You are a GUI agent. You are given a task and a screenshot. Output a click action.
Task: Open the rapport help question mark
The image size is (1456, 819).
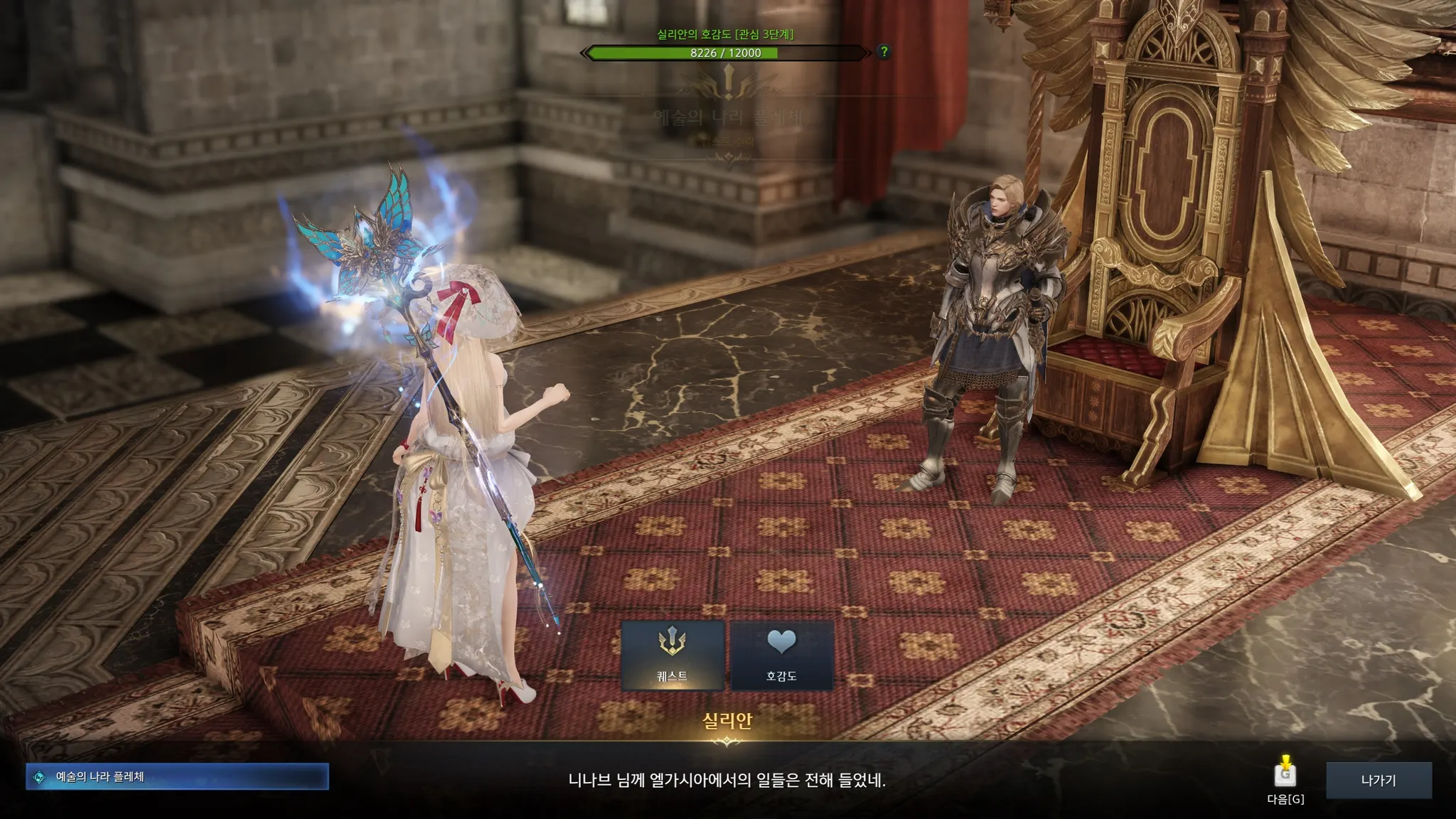[884, 52]
